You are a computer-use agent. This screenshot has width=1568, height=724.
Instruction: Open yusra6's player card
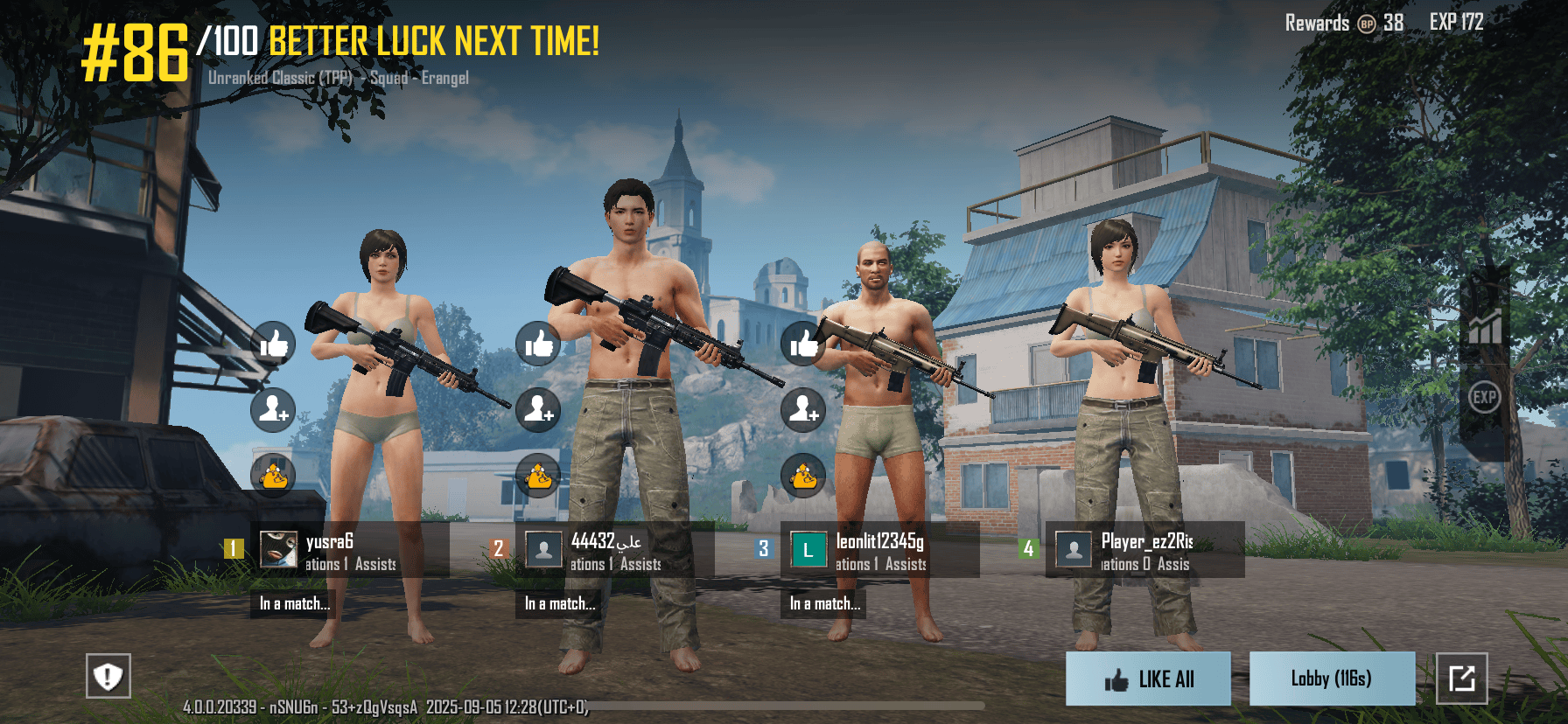point(350,550)
